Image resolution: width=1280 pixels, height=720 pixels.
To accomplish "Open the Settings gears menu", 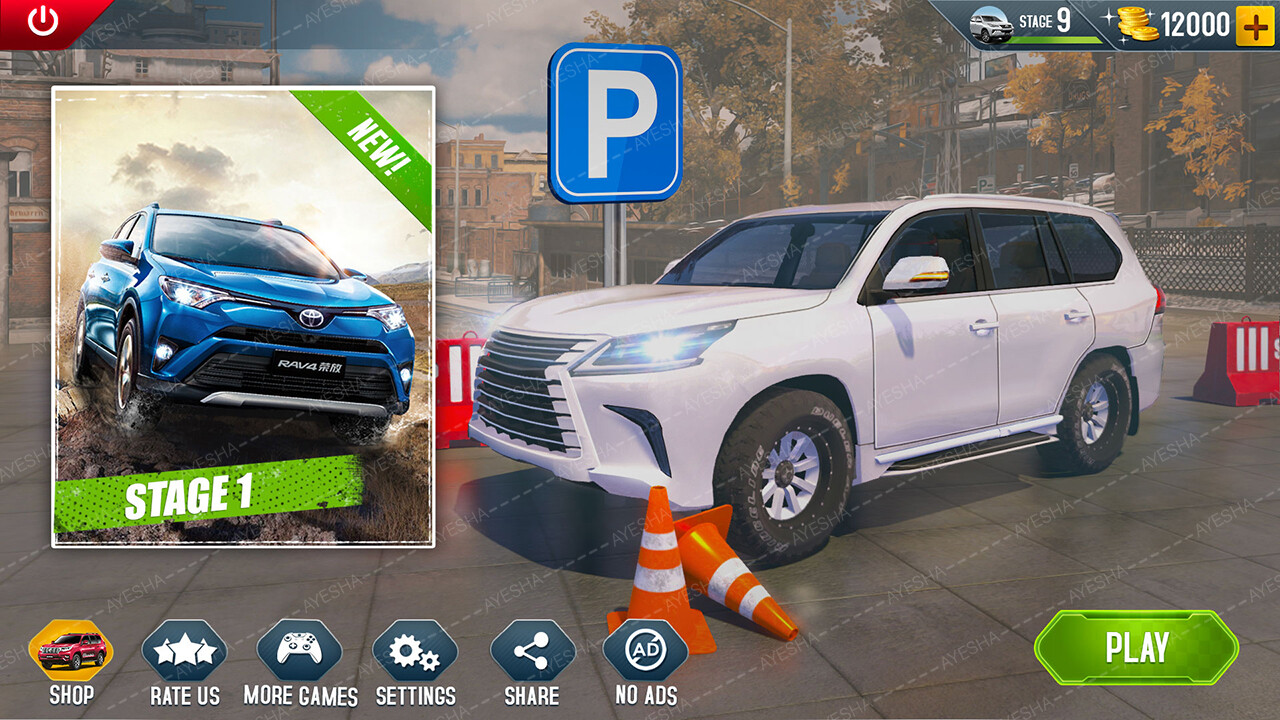I will [x=415, y=651].
